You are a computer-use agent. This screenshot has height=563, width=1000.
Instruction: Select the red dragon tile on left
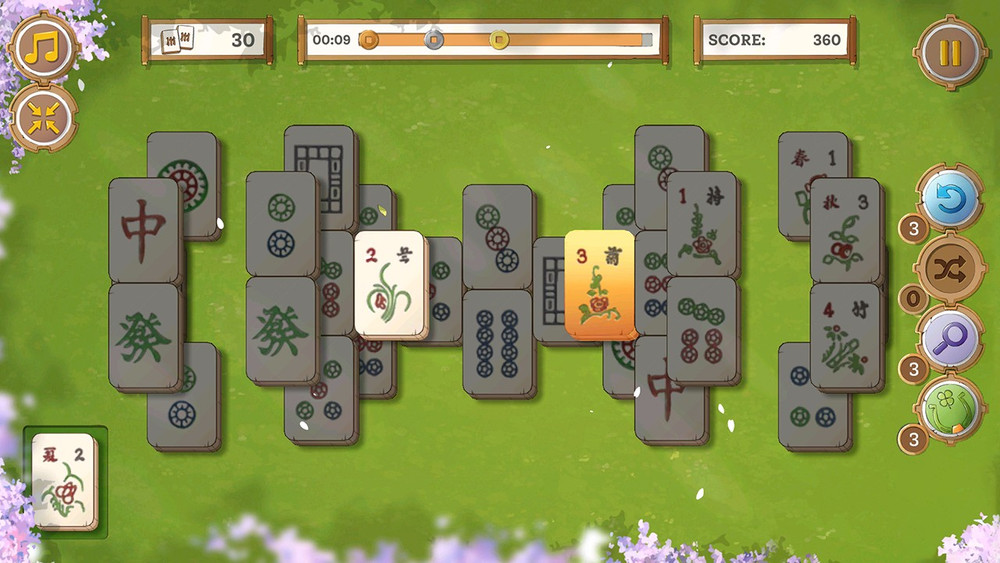coord(143,230)
